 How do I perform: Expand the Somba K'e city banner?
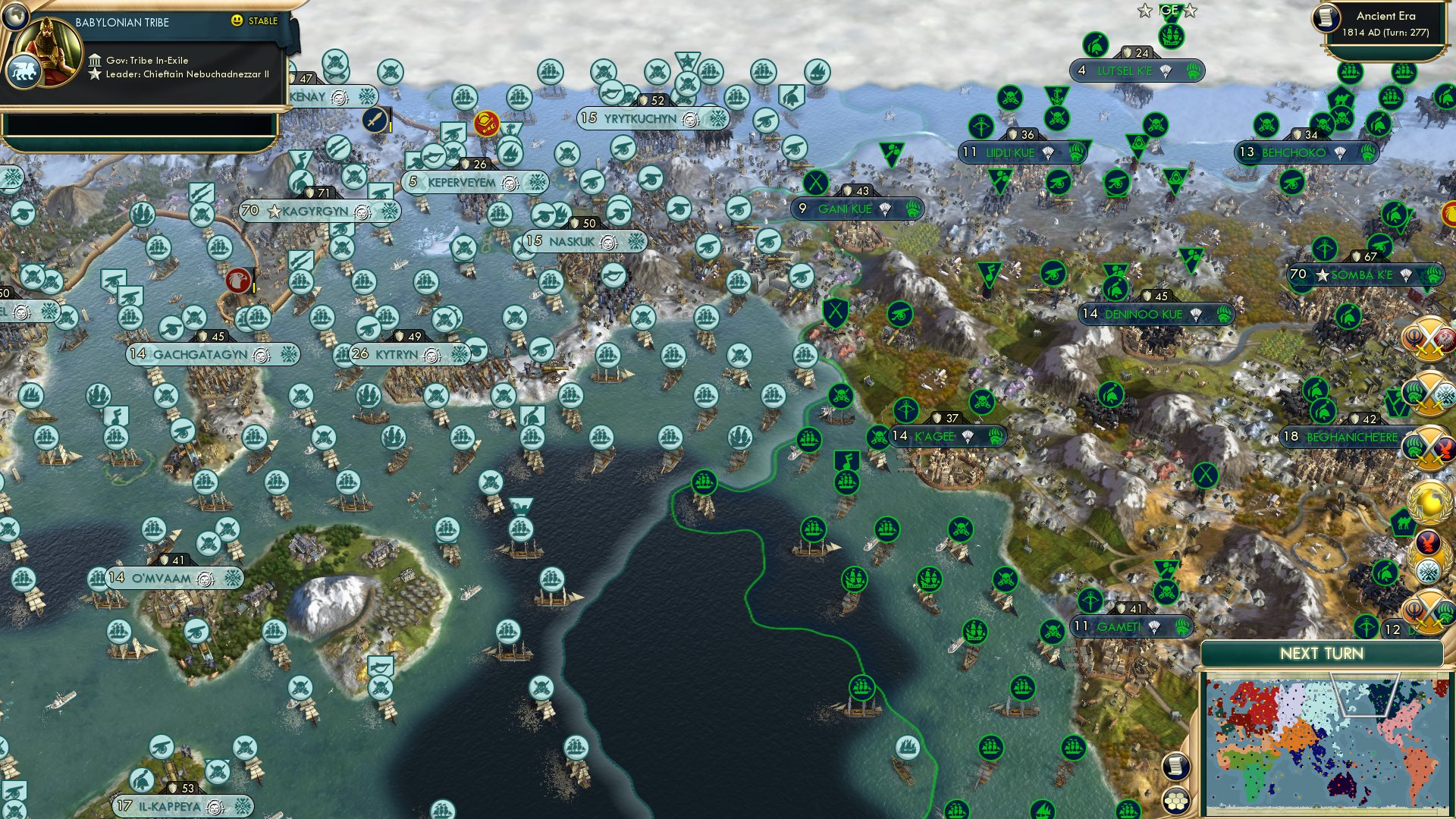click(1360, 273)
